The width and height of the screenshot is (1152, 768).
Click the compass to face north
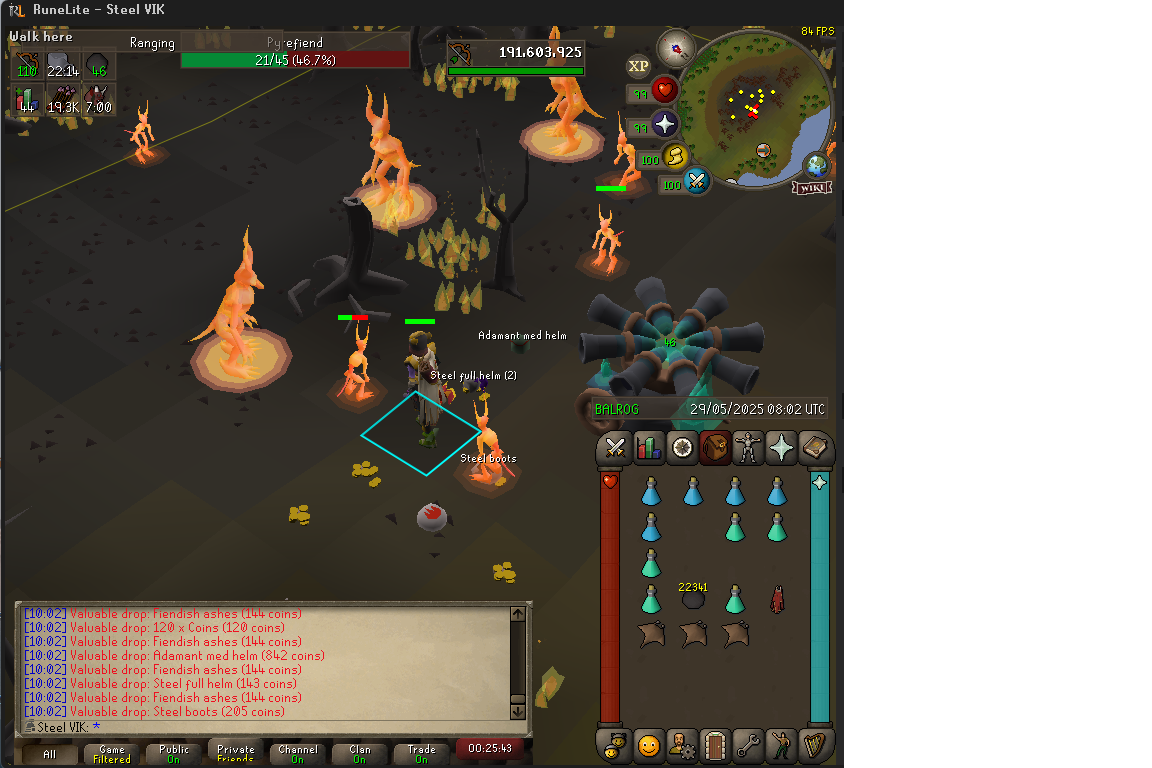coord(676,47)
